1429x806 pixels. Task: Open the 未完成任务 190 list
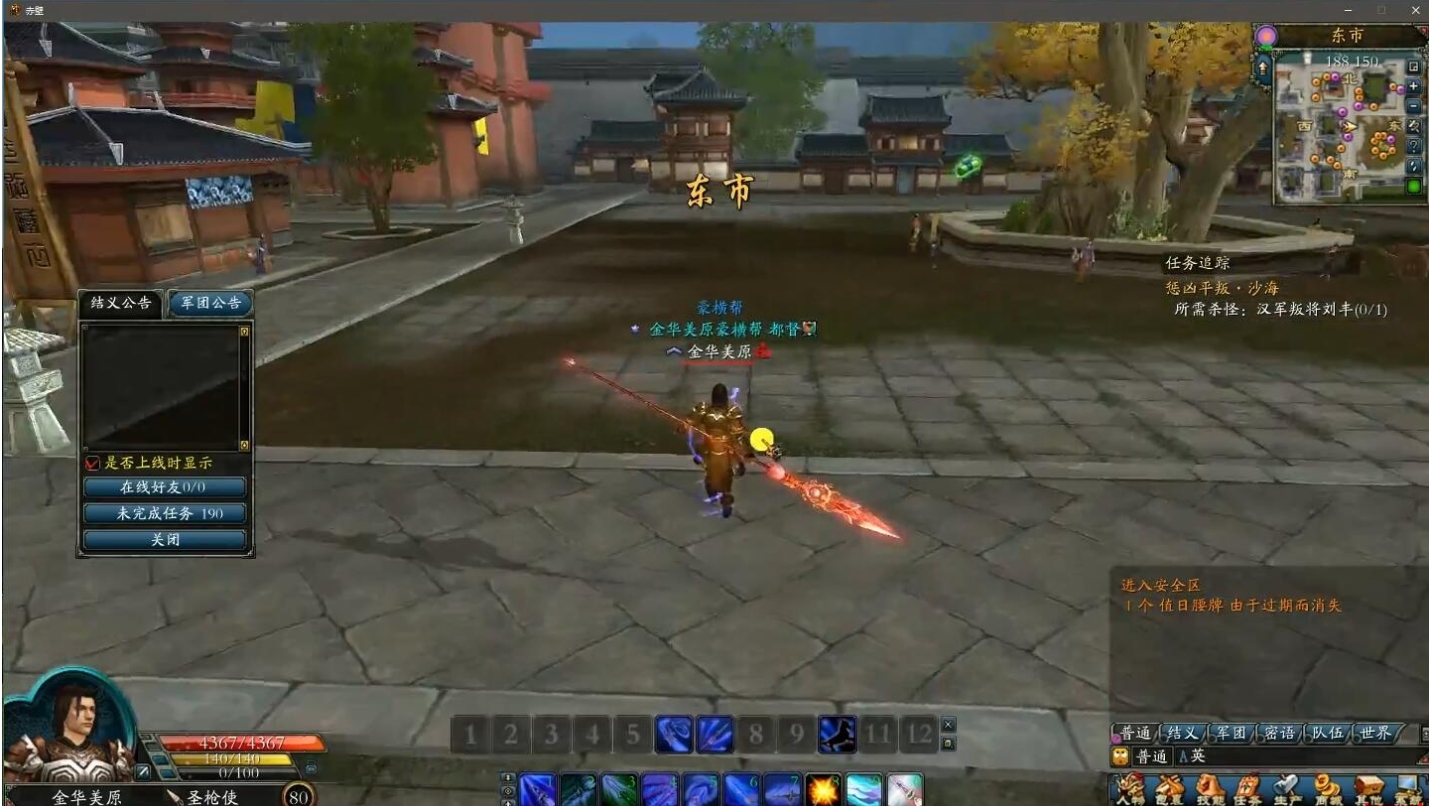click(165, 514)
